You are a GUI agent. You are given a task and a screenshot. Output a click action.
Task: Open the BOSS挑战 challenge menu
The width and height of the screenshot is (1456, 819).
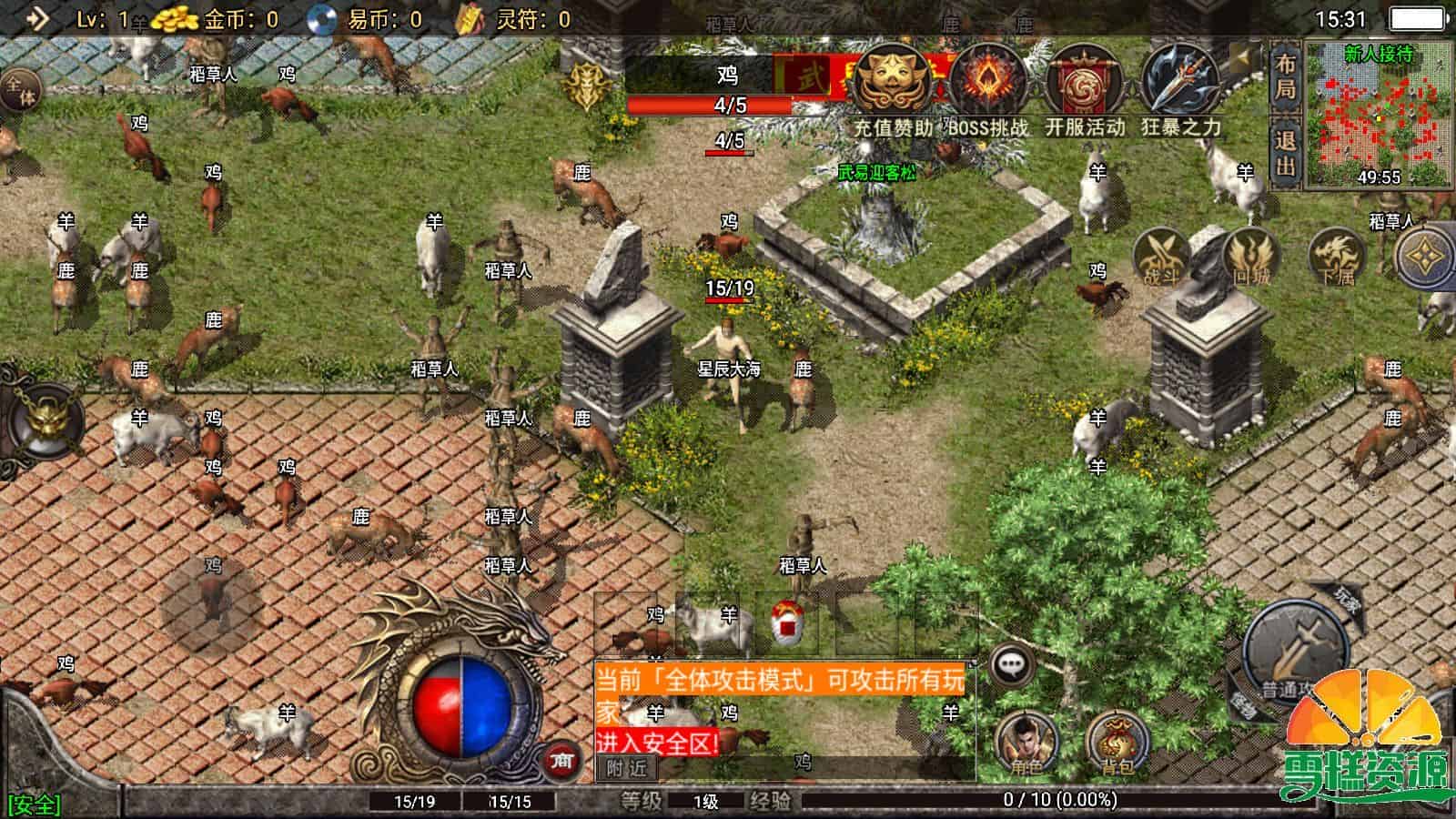(x=987, y=85)
